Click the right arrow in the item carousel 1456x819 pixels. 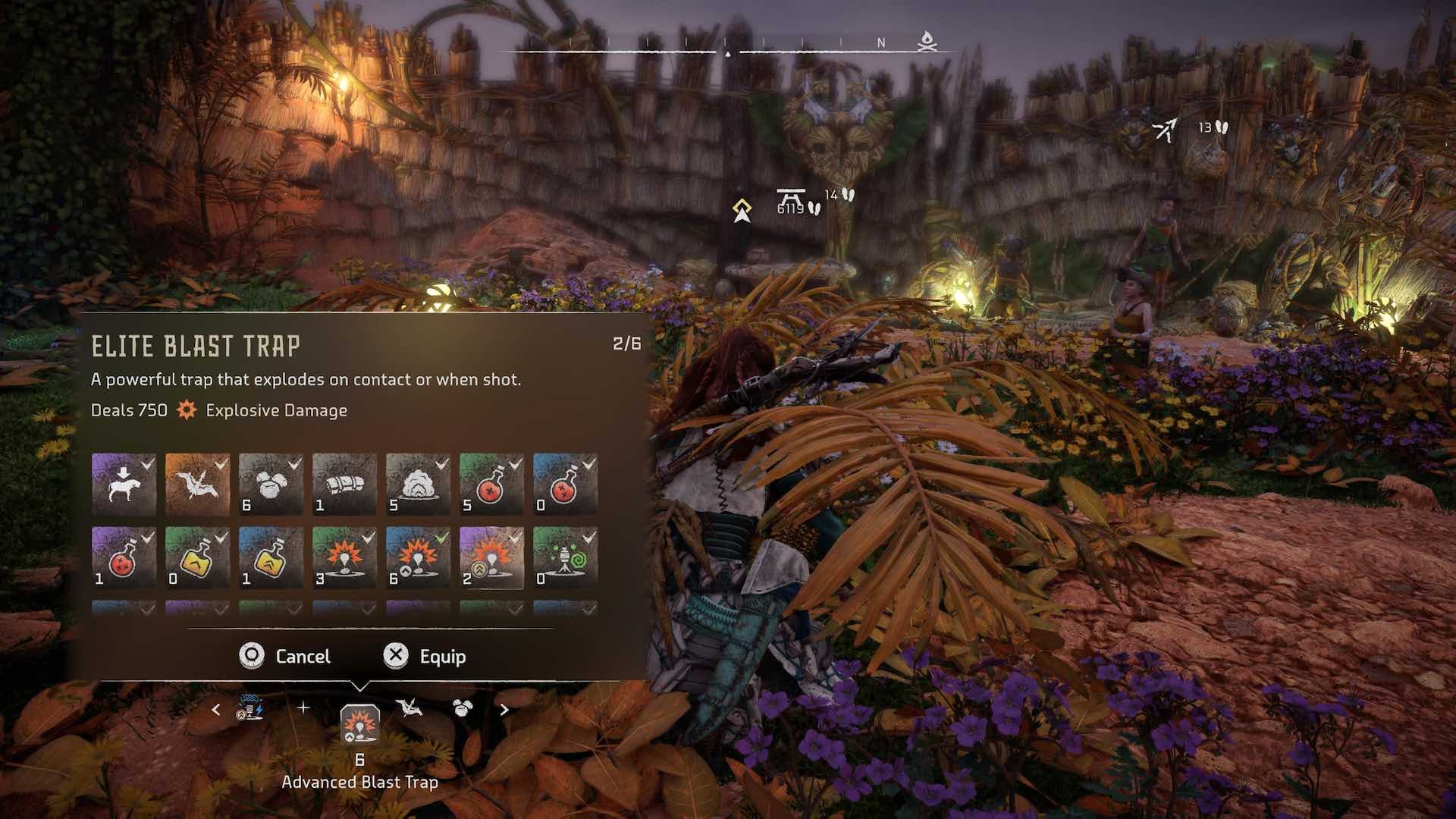click(x=503, y=709)
